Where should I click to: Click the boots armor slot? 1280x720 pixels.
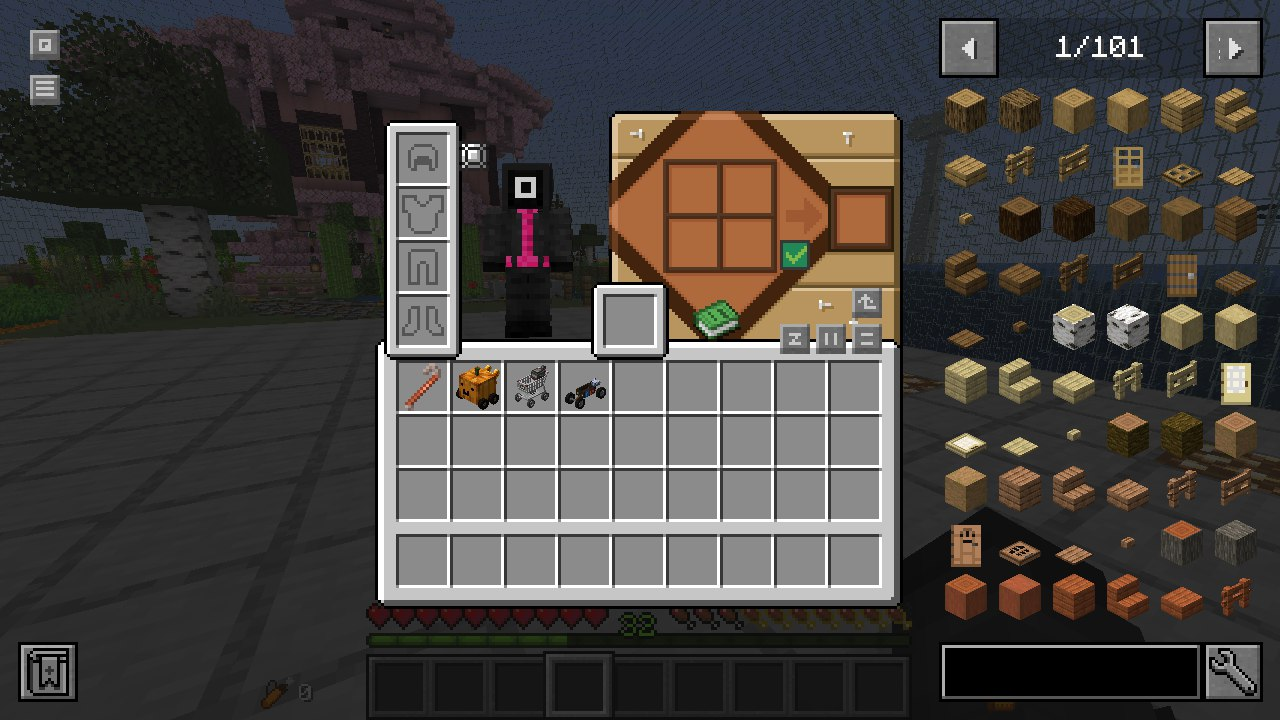423,321
